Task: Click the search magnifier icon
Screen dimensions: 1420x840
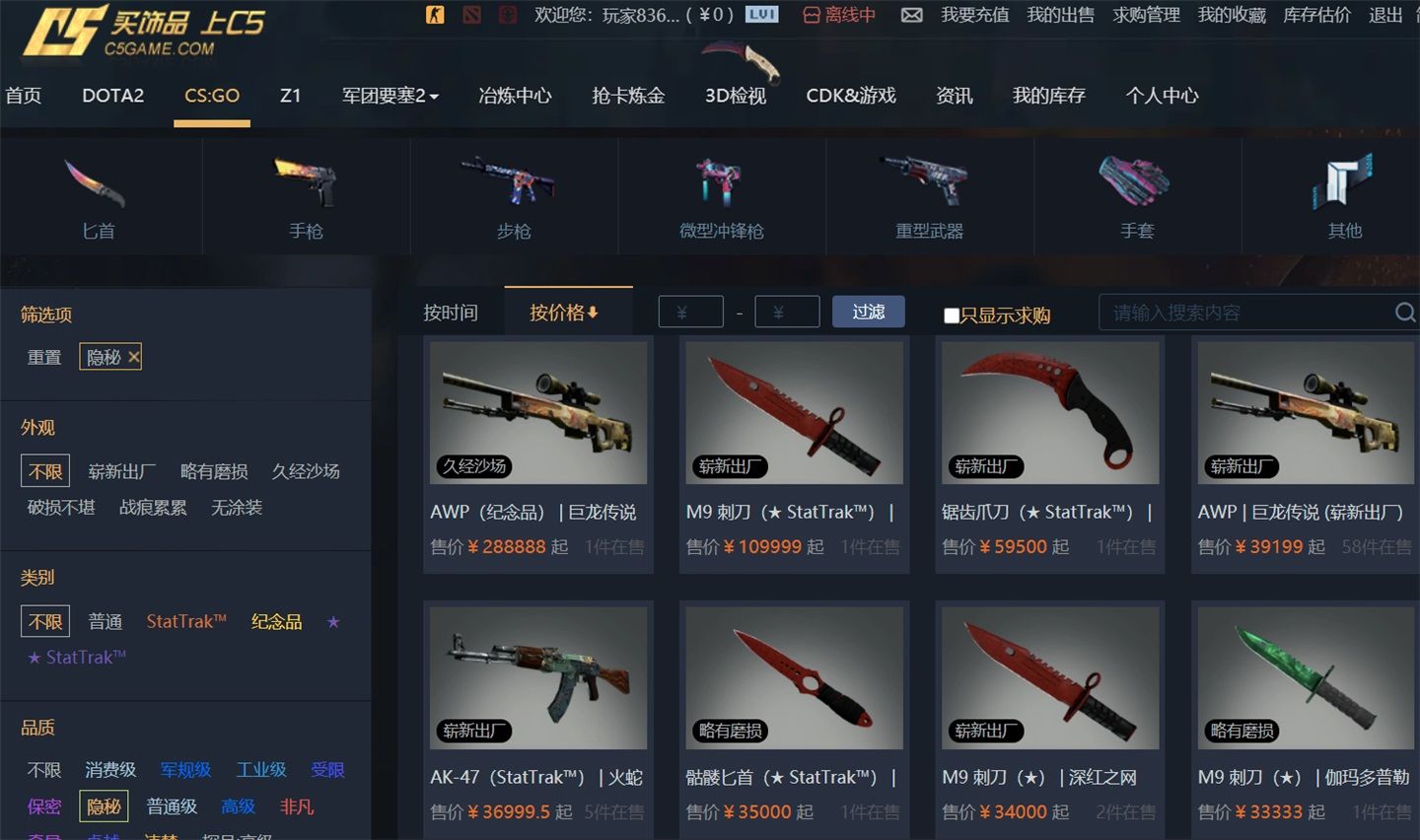Action: [x=1404, y=313]
